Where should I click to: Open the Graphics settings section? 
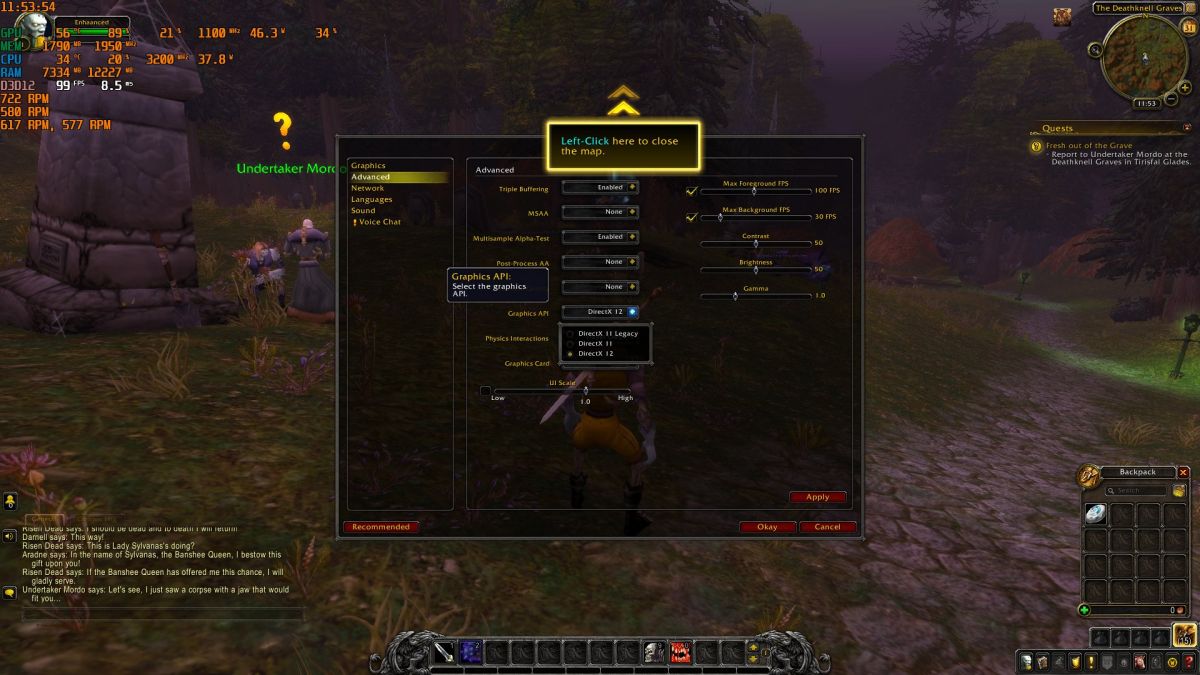[x=368, y=166]
